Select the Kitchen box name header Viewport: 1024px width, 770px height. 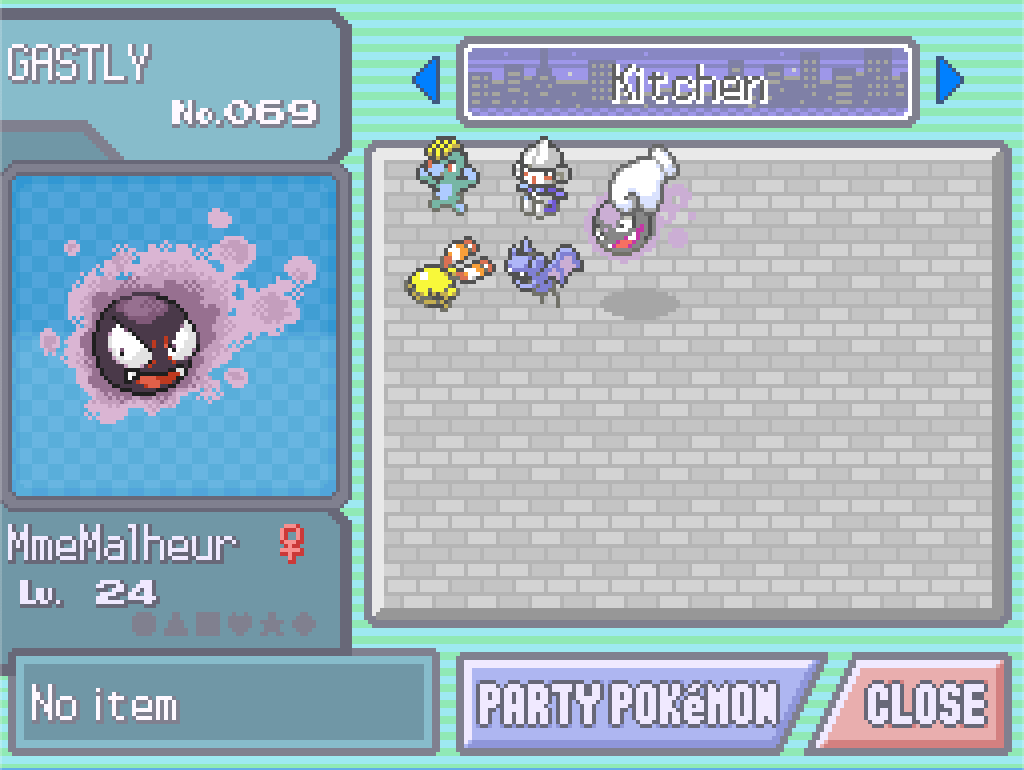pos(688,82)
